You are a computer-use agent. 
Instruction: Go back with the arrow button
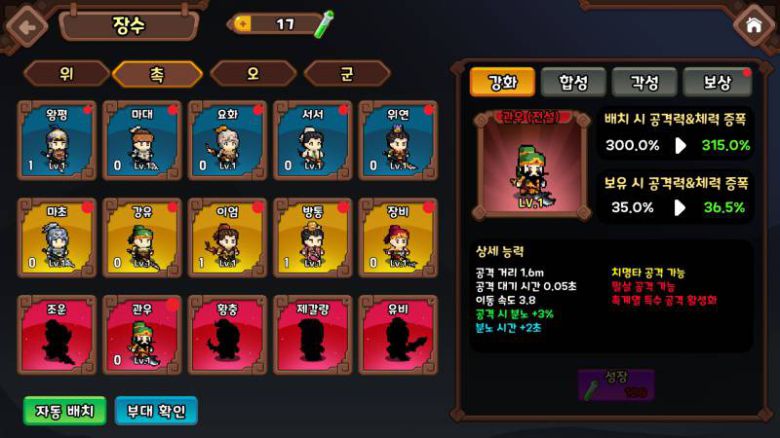coord(25,25)
